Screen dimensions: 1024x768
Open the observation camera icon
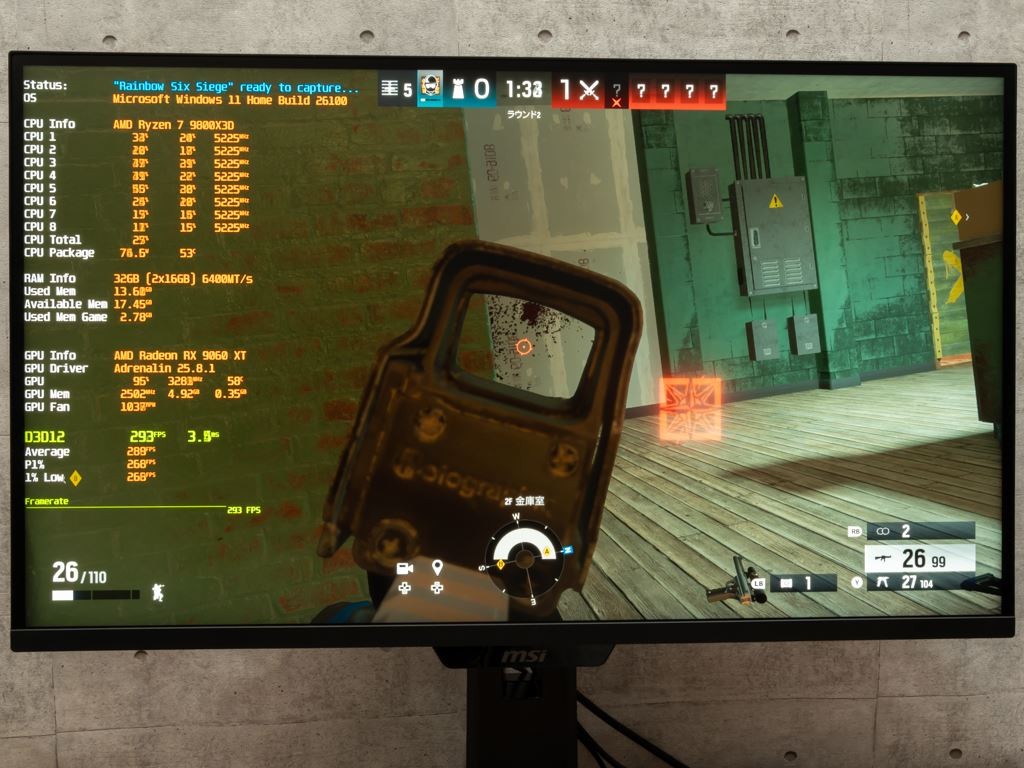[x=404, y=568]
